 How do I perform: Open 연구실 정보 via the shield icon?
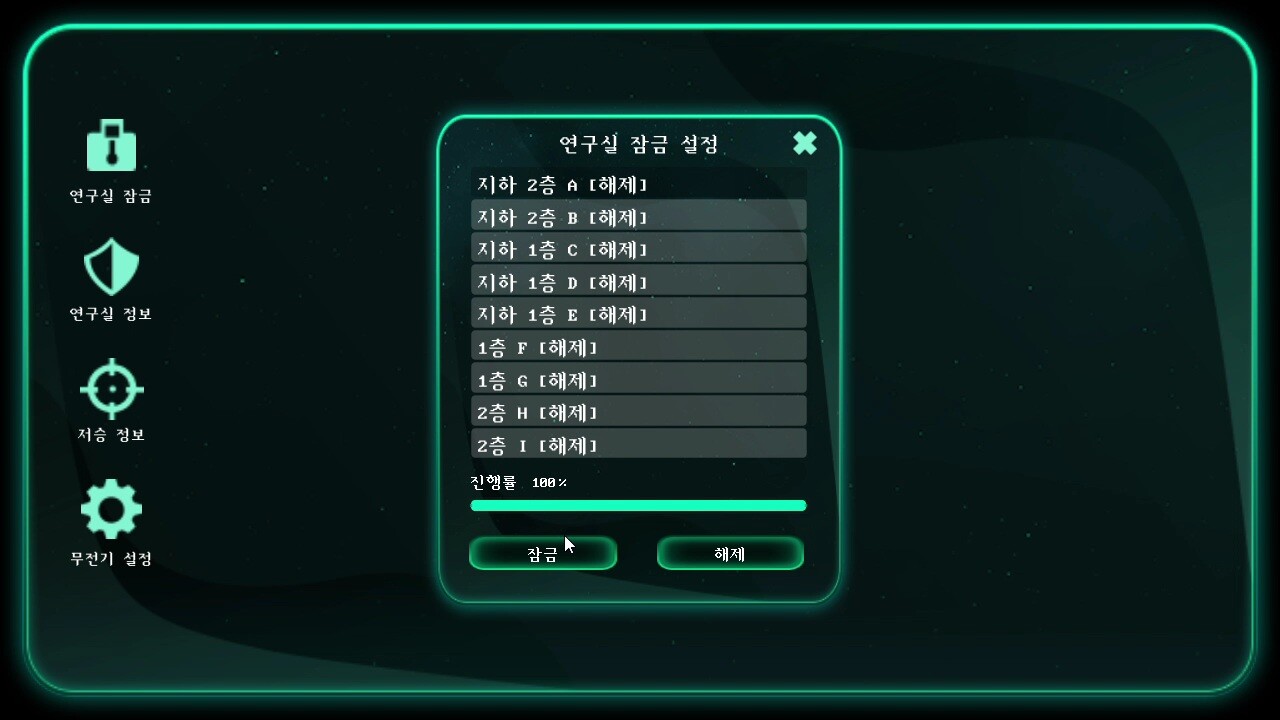click(111, 267)
